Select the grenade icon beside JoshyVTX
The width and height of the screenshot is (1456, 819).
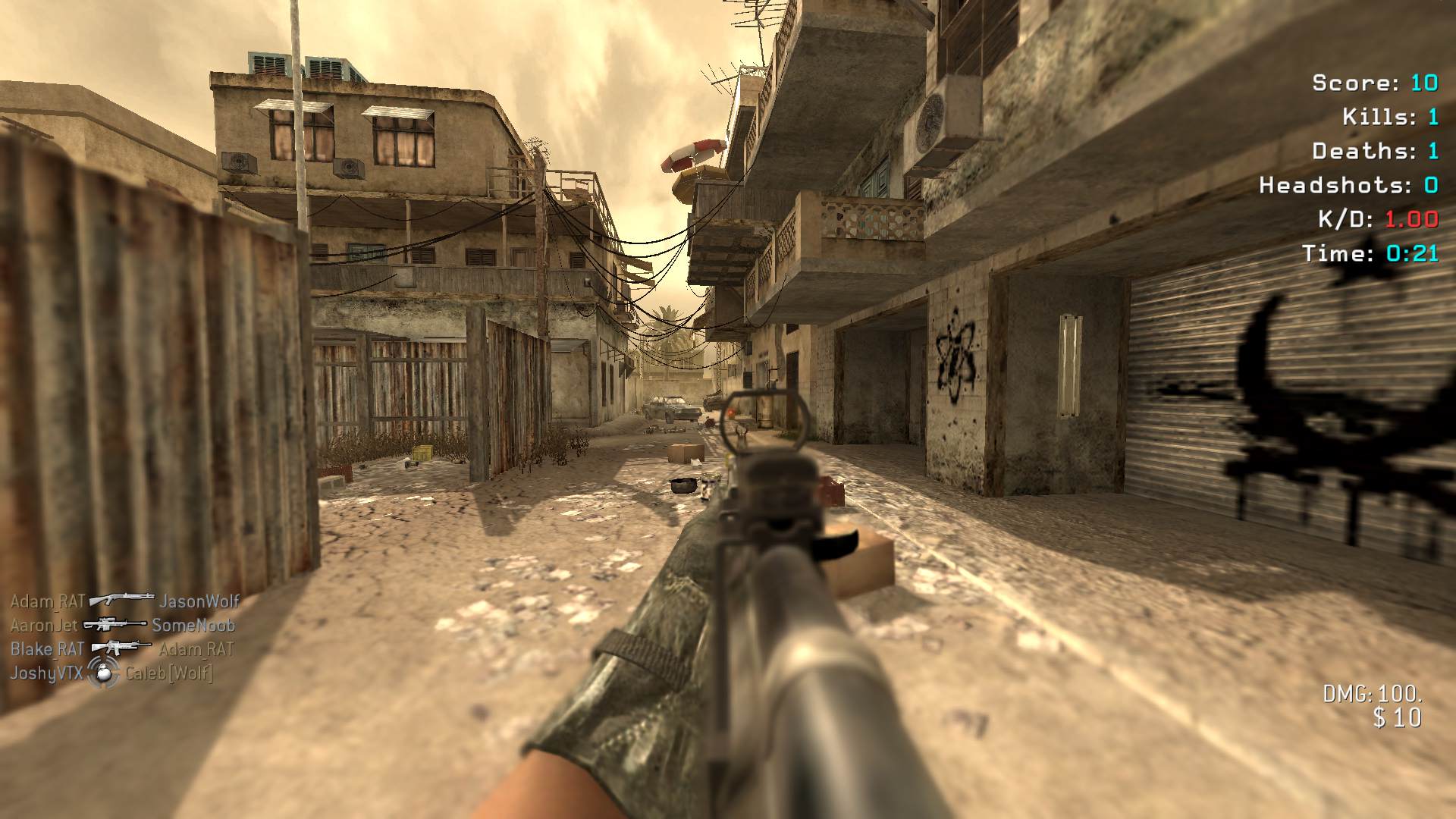(x=104, y=672)
